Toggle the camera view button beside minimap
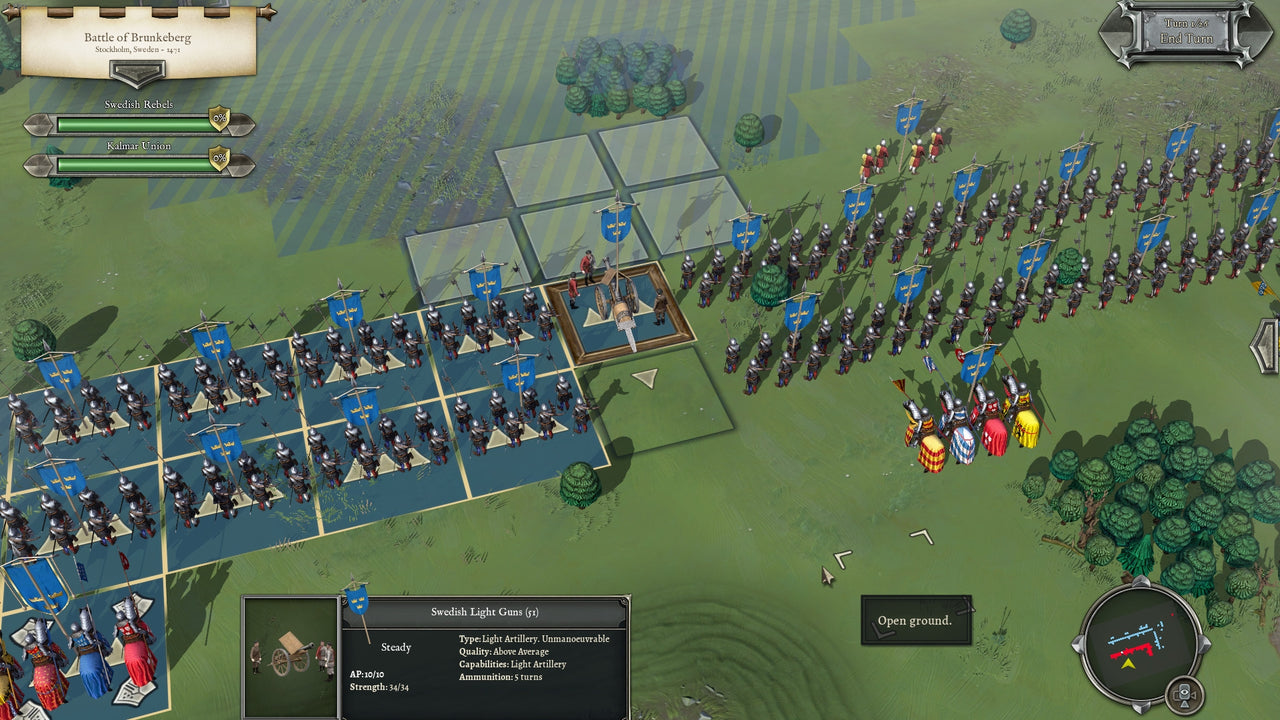The height and width of the screenshot is (720, 1280). click(x=1186, y=694)
